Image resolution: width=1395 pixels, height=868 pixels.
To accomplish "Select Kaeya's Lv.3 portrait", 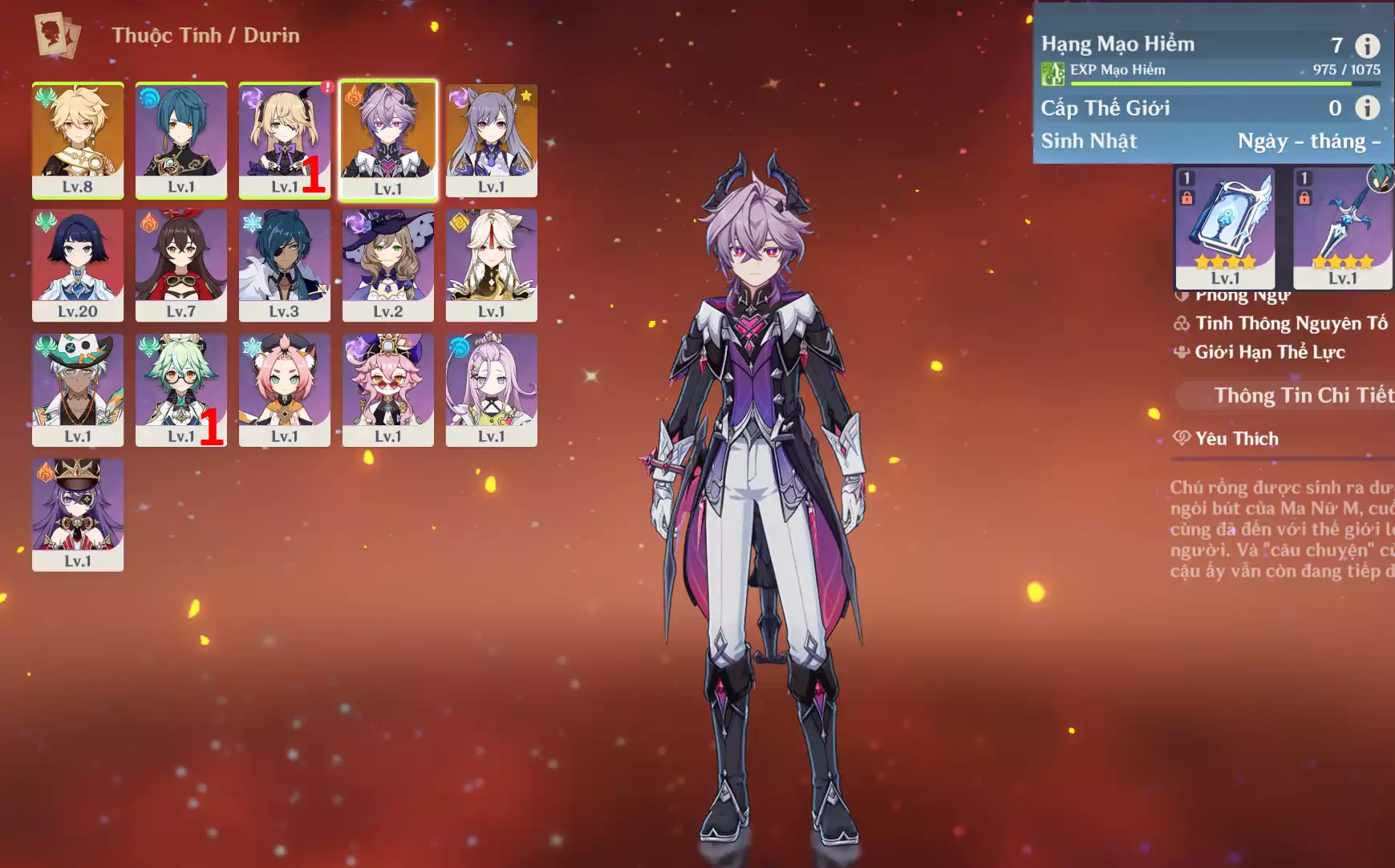I will pyautogui.click(x=284, y=265).
